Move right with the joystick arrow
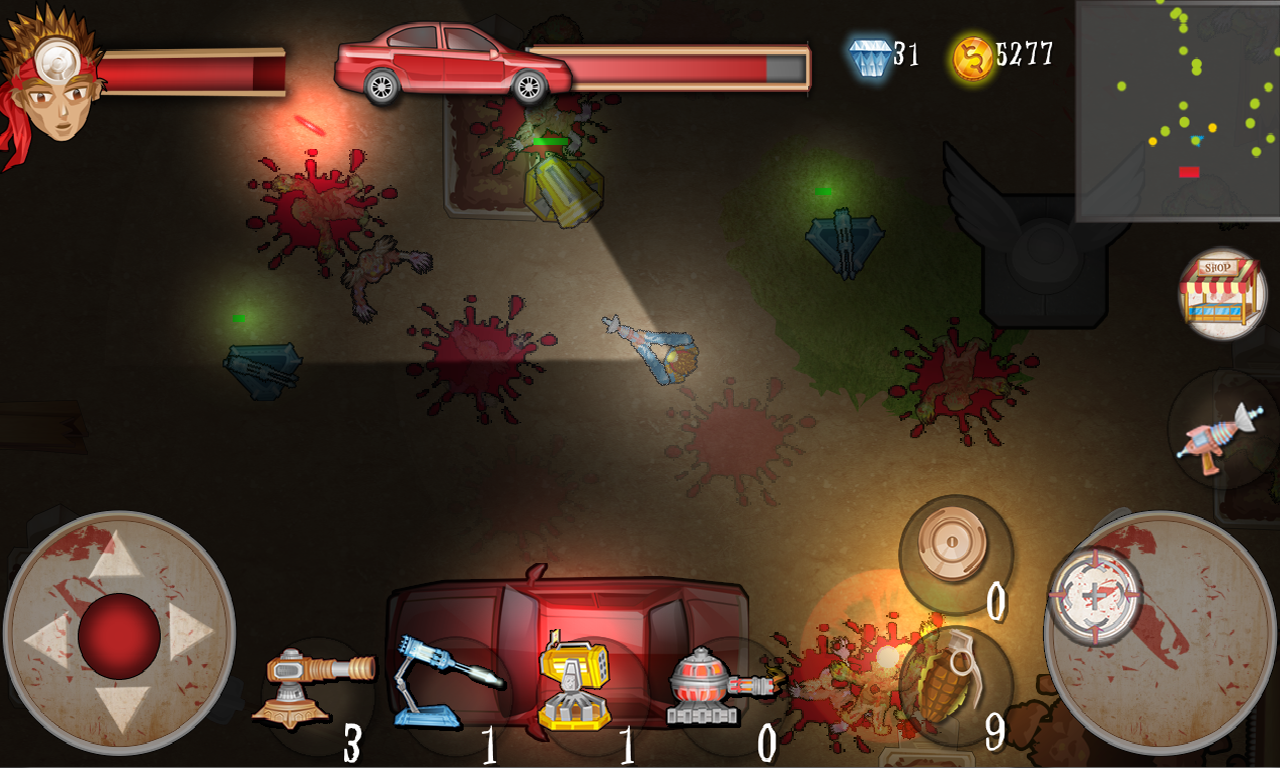Image resolution: width=1280 pixels, height=768 pixels. (192, 633)
